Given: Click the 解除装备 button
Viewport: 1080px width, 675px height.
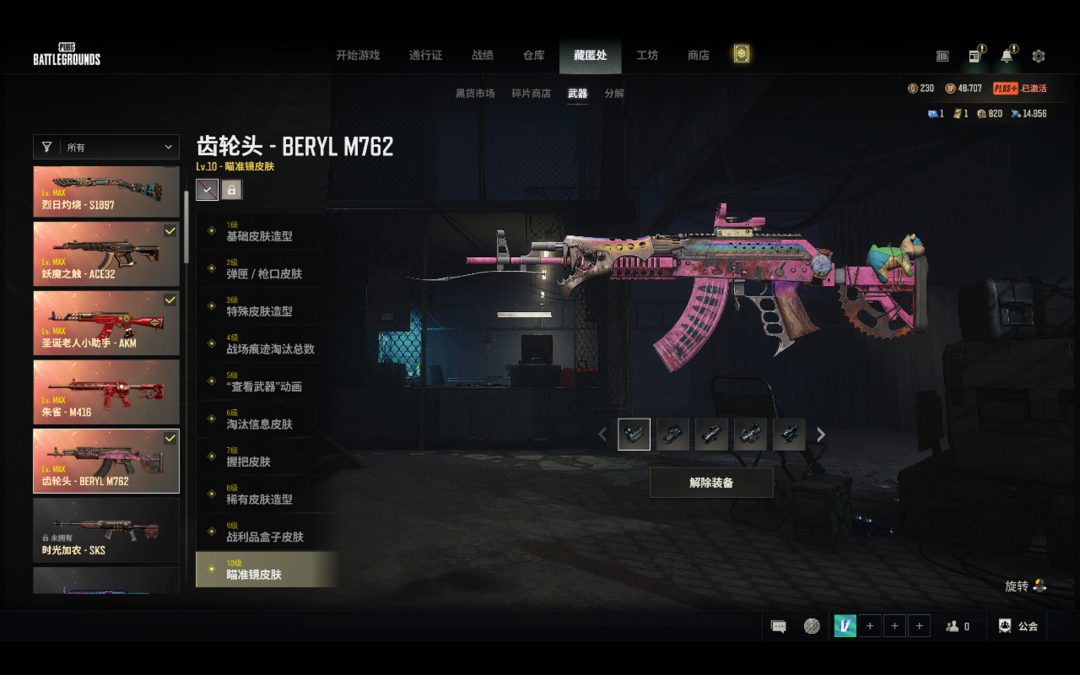Looking at the screenshot, I should [x=711, y=483].
